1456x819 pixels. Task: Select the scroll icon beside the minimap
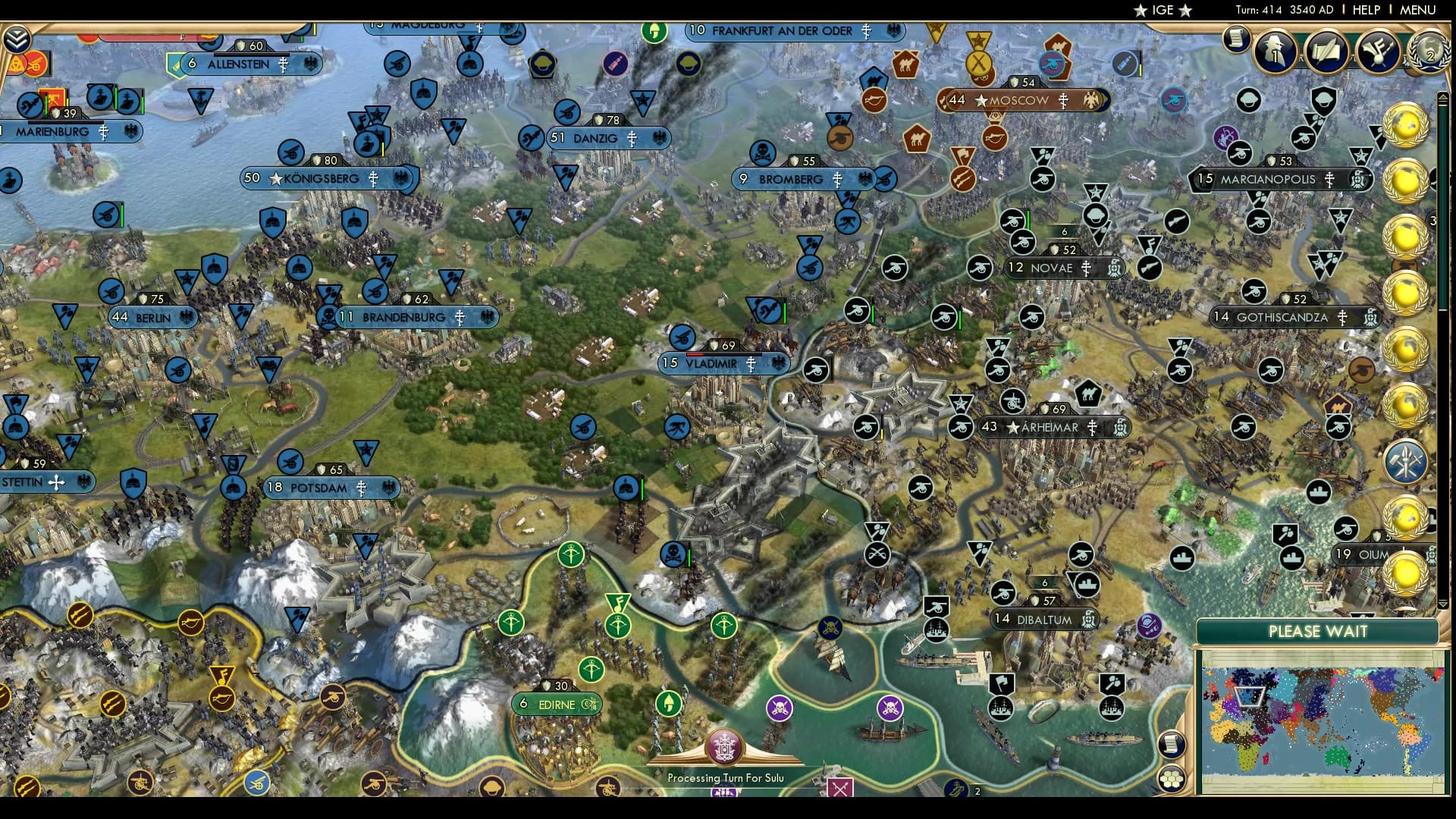1171,745
